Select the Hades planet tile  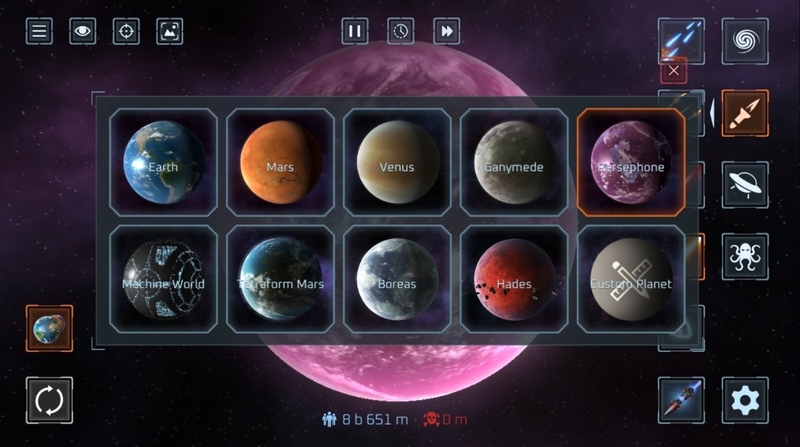514,279
